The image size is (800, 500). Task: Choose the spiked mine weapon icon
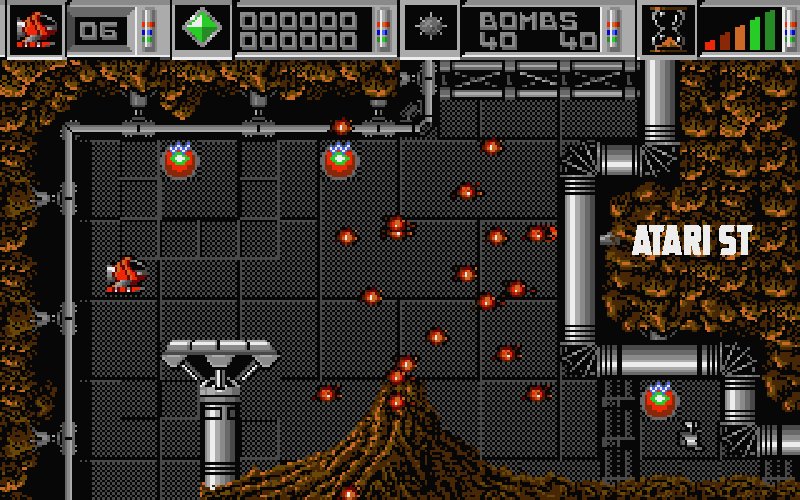point(430,28)
